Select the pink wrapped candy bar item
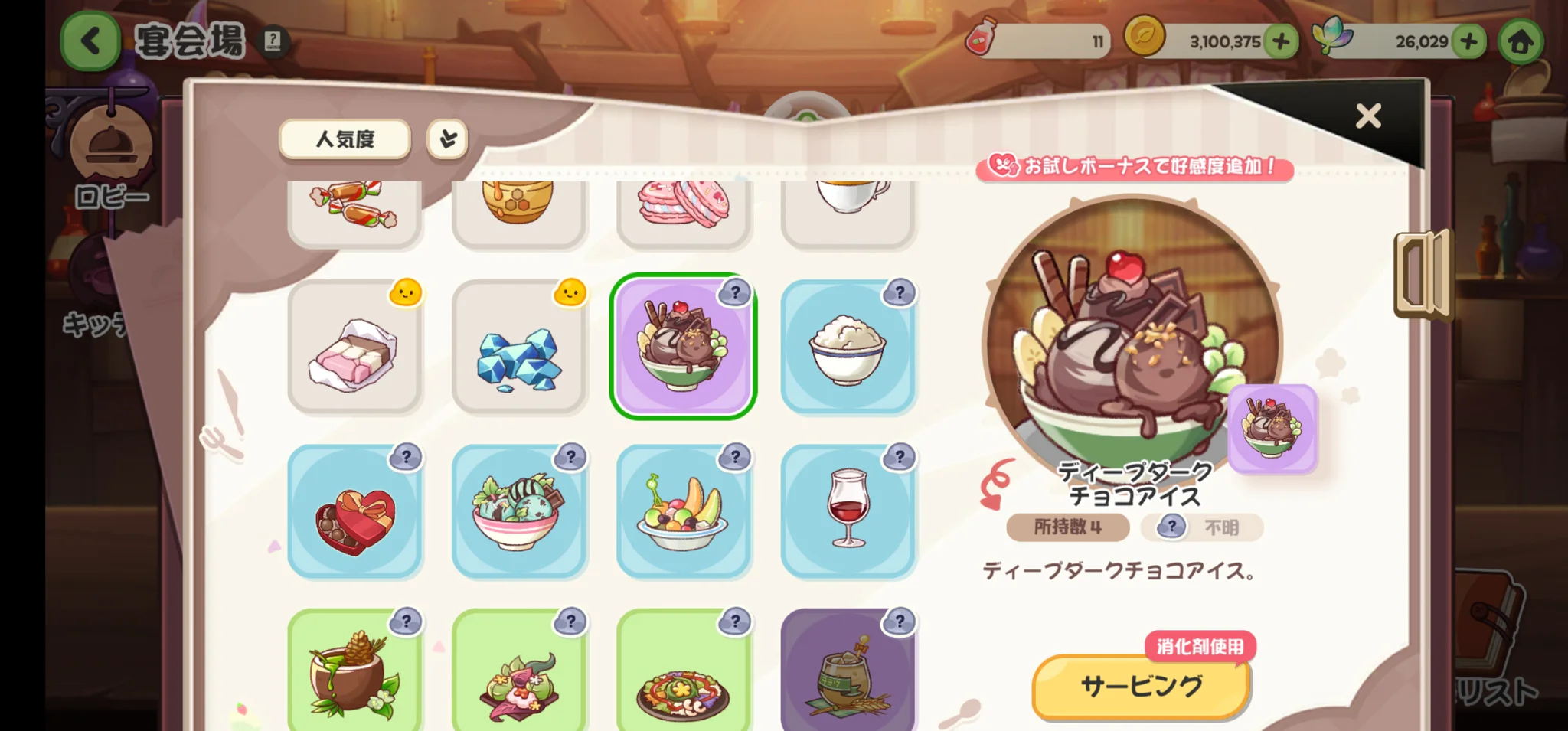 [x=354, y=347]
